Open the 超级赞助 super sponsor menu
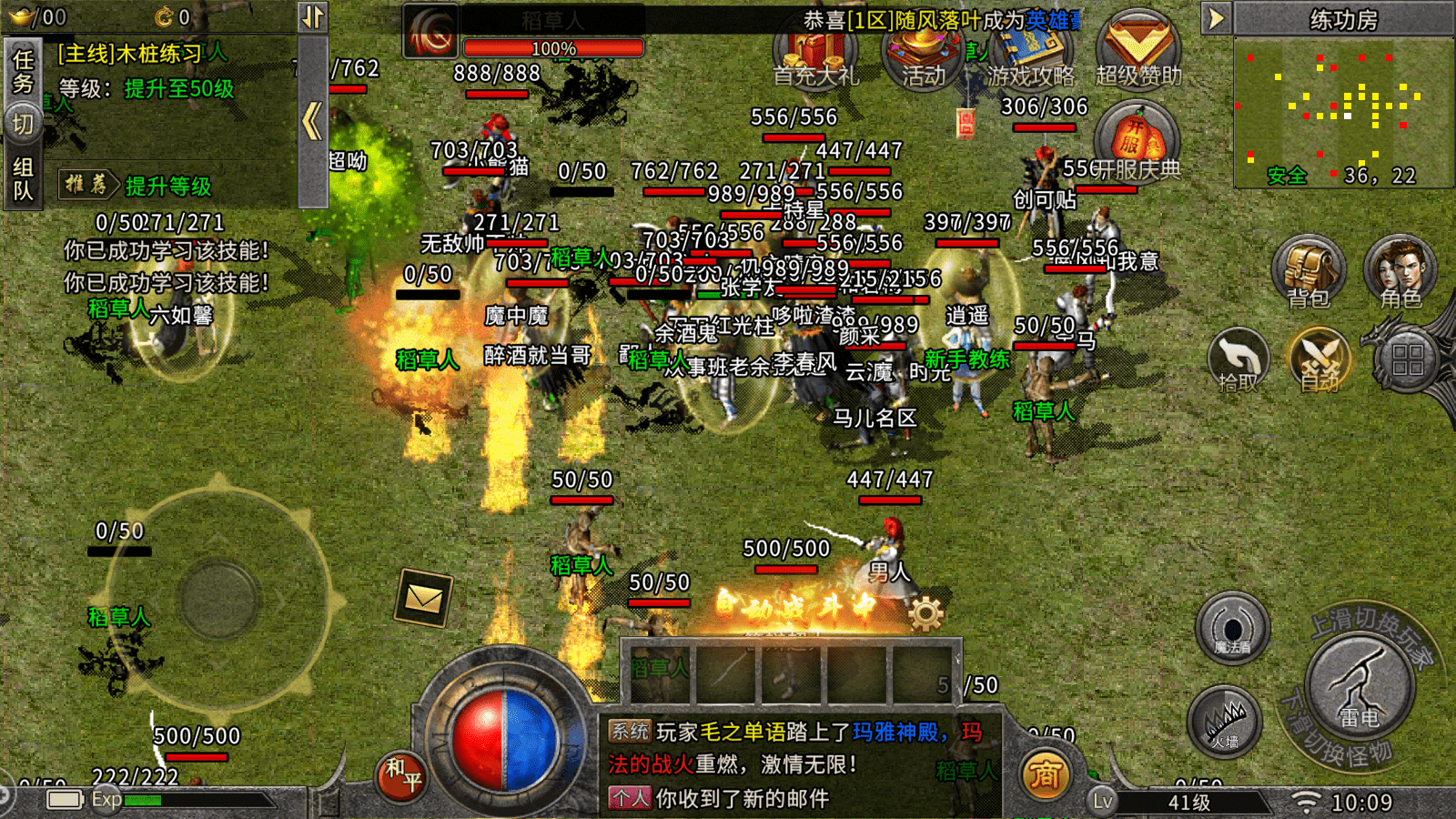This screenshot has height=819, width=1456. (x=1138, y=52)
